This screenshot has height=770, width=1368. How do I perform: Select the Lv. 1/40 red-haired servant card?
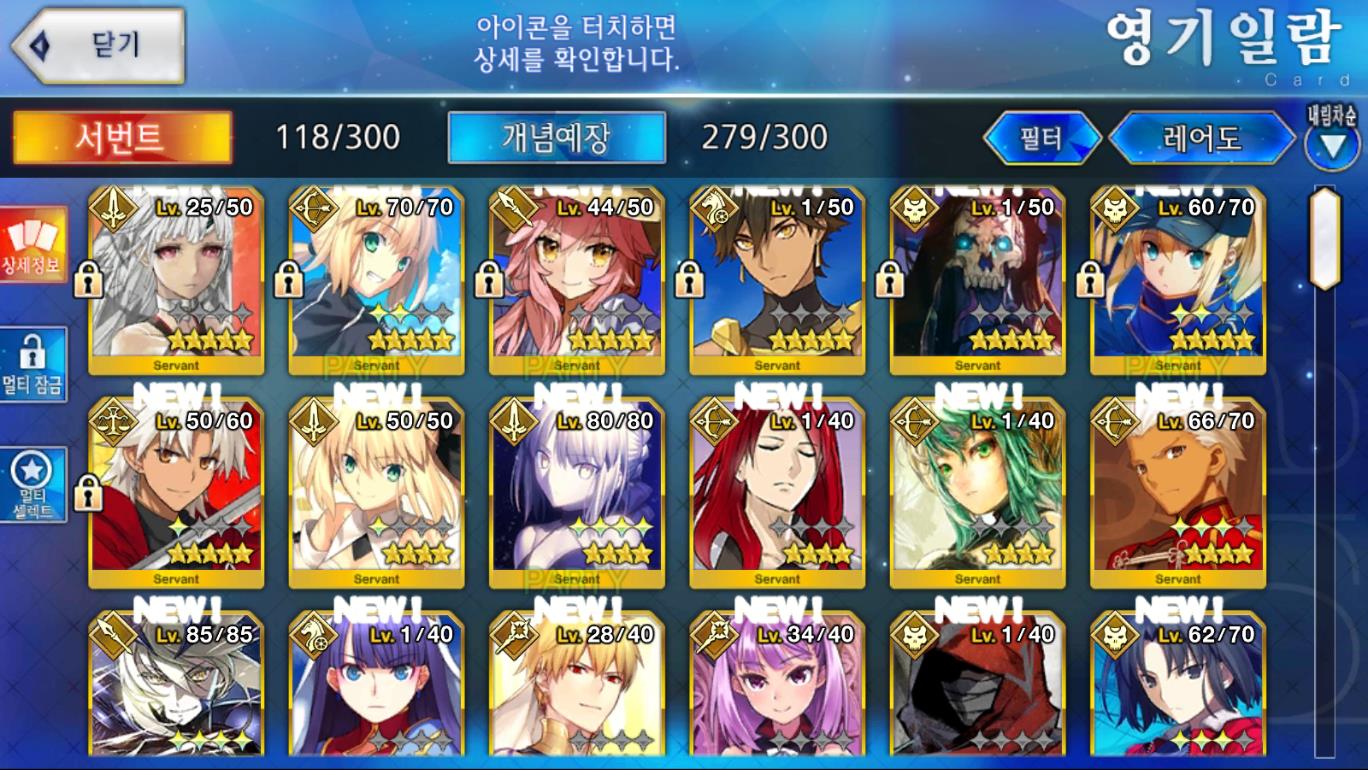coord(777,493)
